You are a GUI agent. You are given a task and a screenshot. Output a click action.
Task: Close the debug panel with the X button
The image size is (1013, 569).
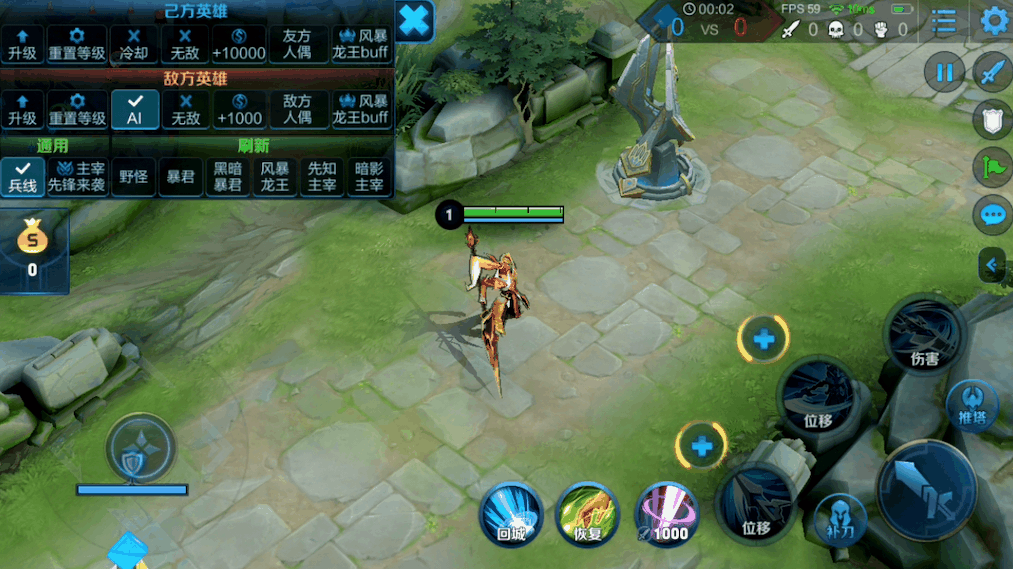(x=415, y=20)
